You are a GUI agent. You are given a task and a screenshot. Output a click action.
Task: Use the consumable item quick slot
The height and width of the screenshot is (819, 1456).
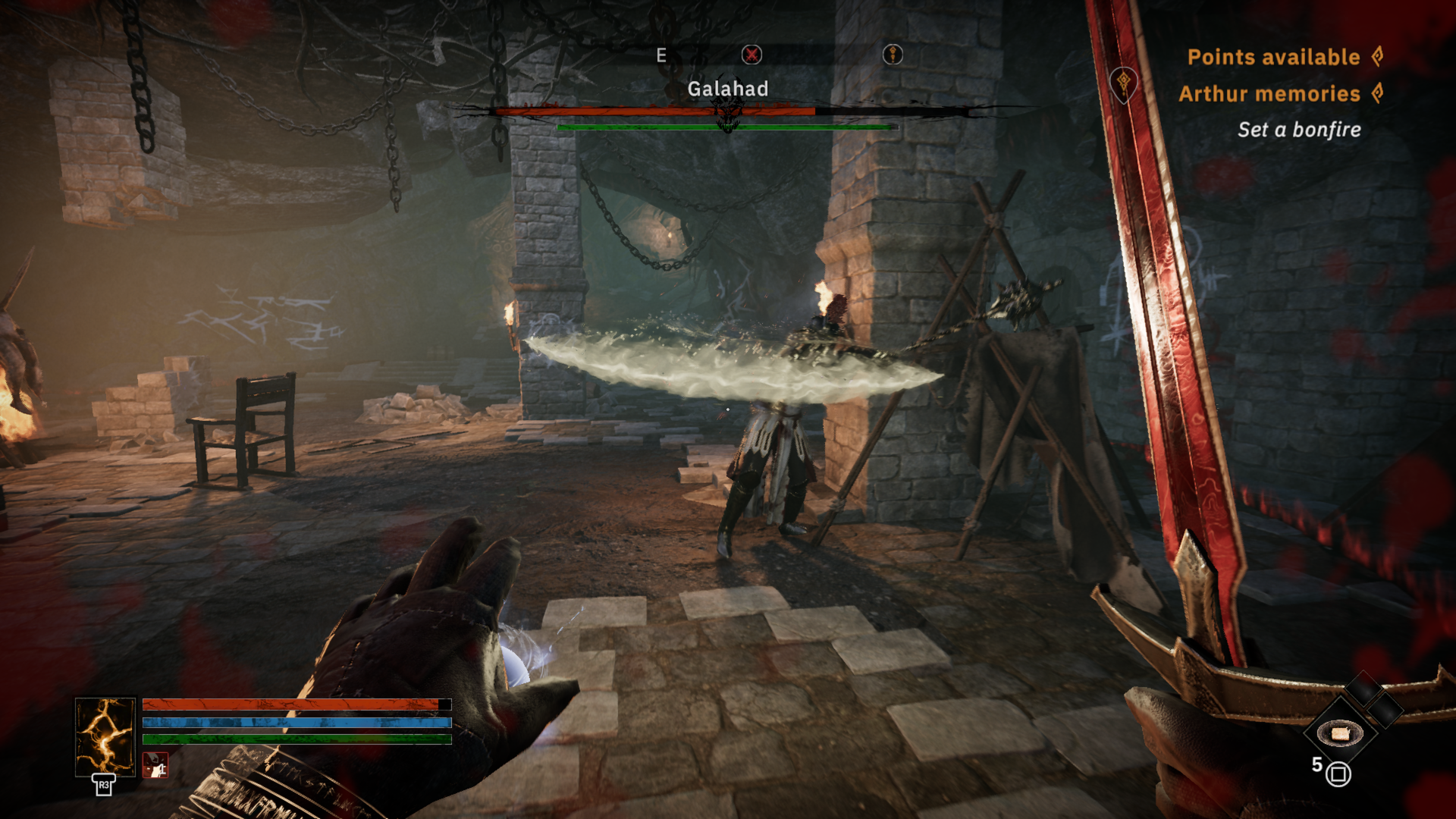tap(1340, 733)
